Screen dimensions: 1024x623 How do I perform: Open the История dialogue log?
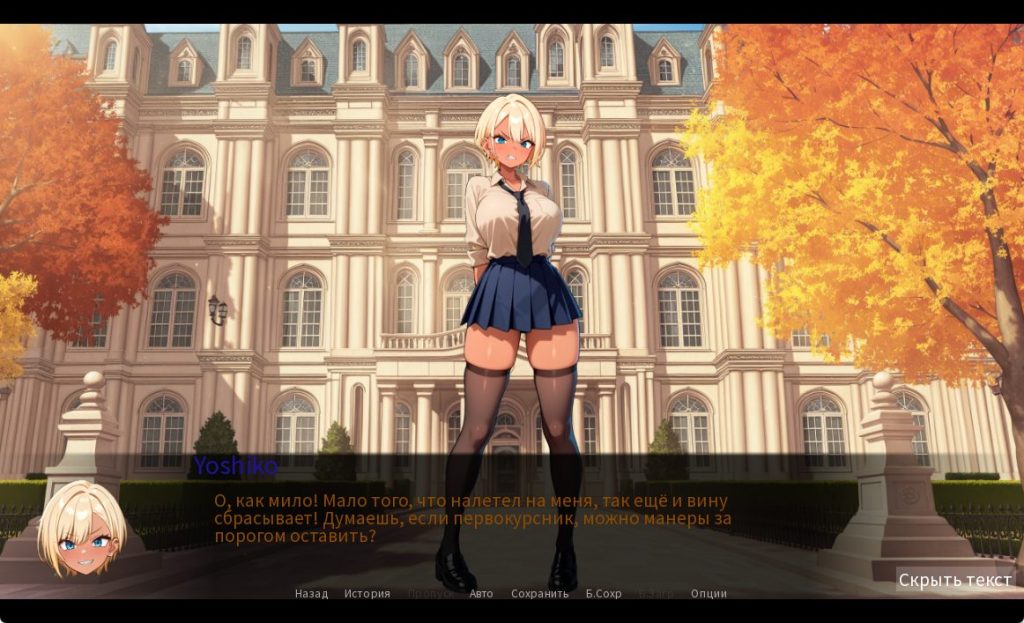[x=367, y=593]
